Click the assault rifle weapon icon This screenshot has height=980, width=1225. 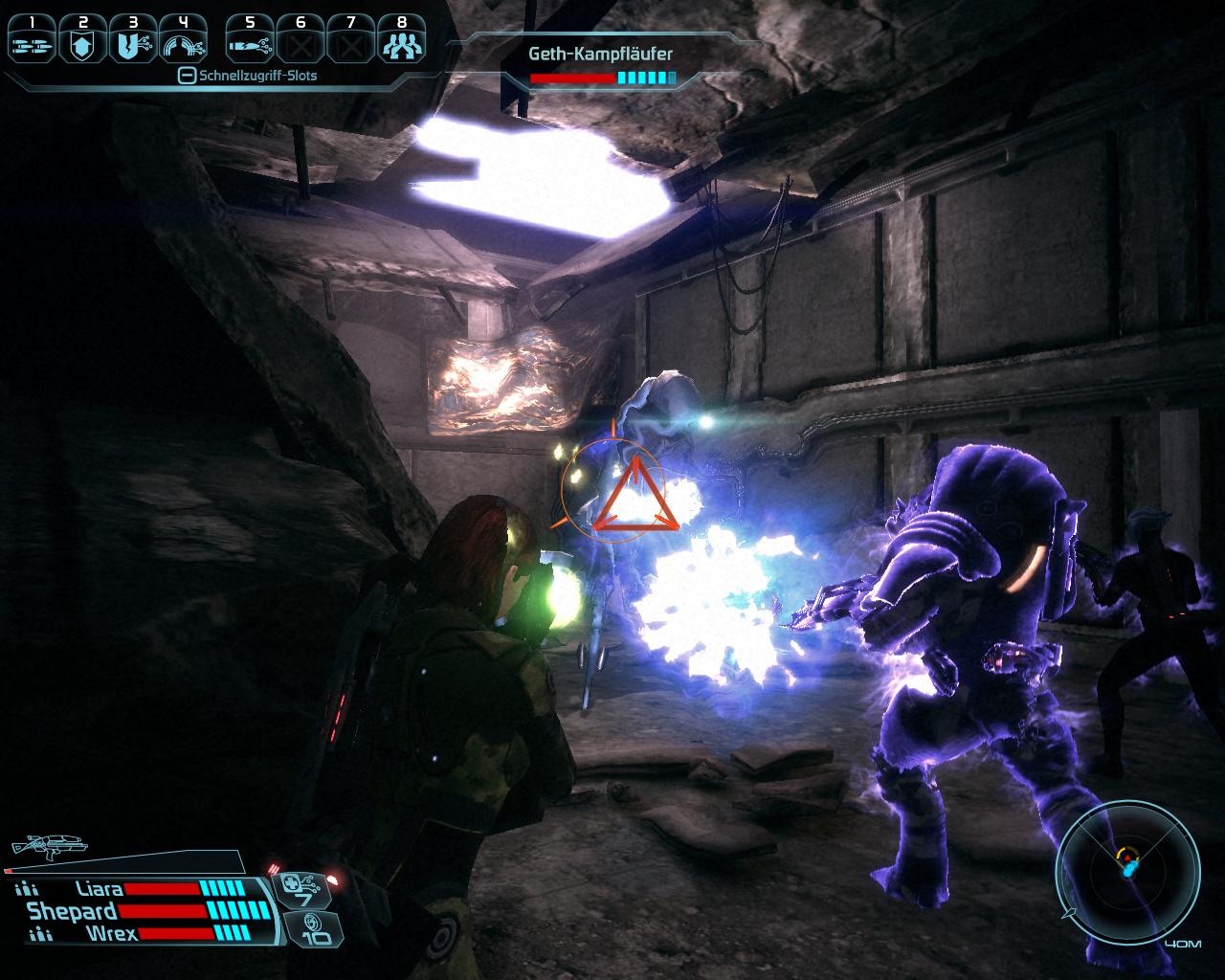coord(48,845)
